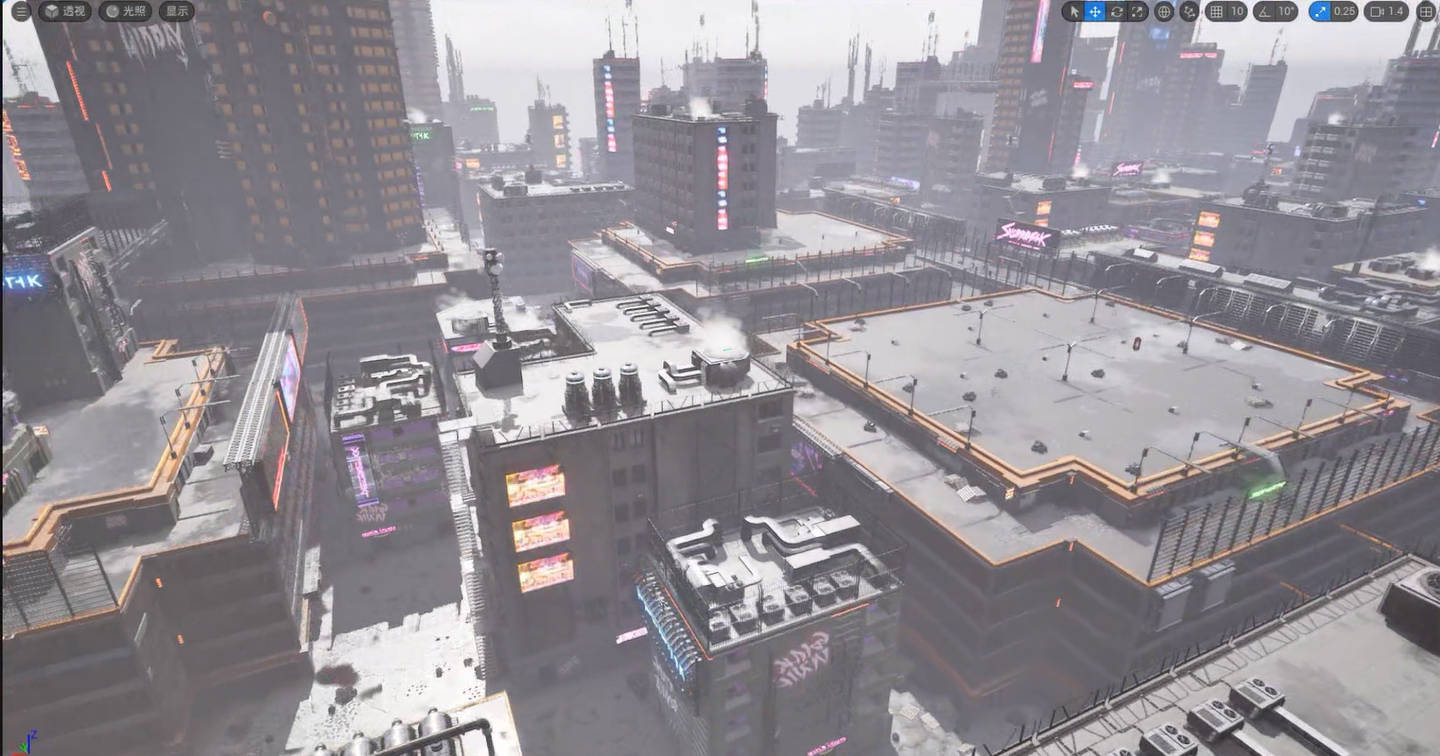Screen dimensions: 1440x756
Task: Click the four-pane viewport layout button
Action: click(1426, 12)
